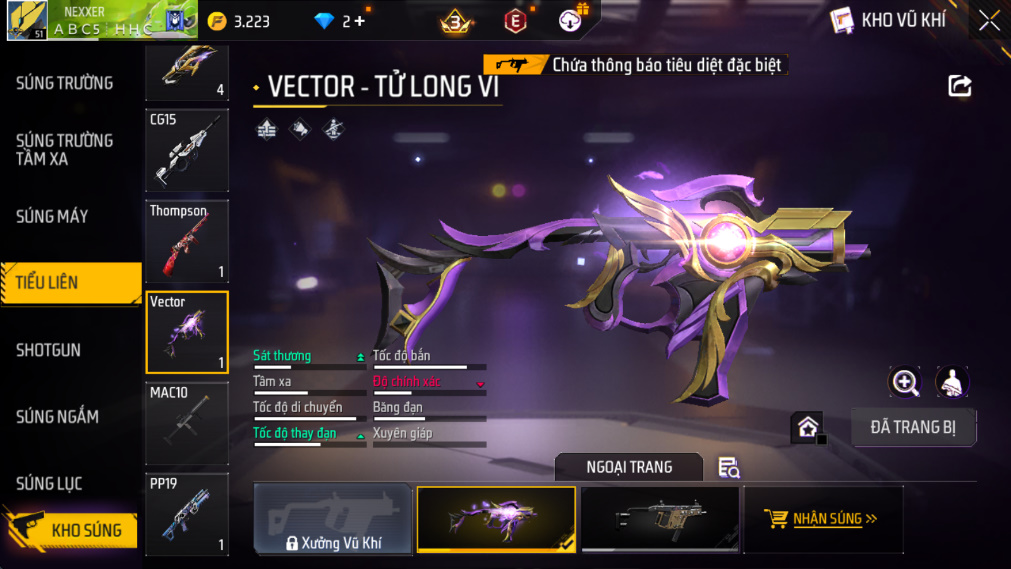Viewport: 1011px width, 569px height.
Task: Select the CG15 weapon tile
Action: coord(187,150)
